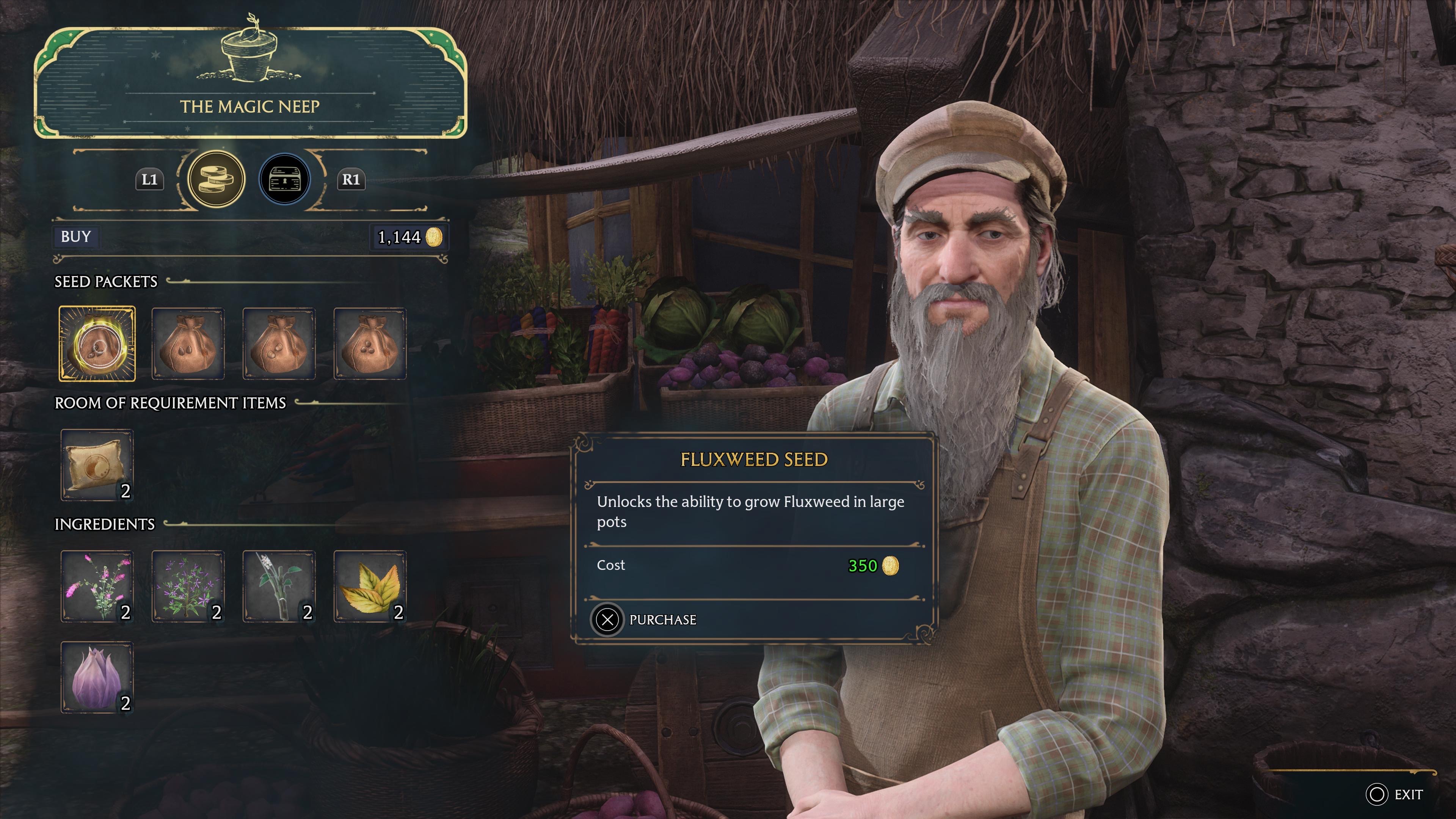Choose the pink-flowered plant ingredient
Image resolution: width=1456 pixels, height=819 pixels.
[97, 586]
